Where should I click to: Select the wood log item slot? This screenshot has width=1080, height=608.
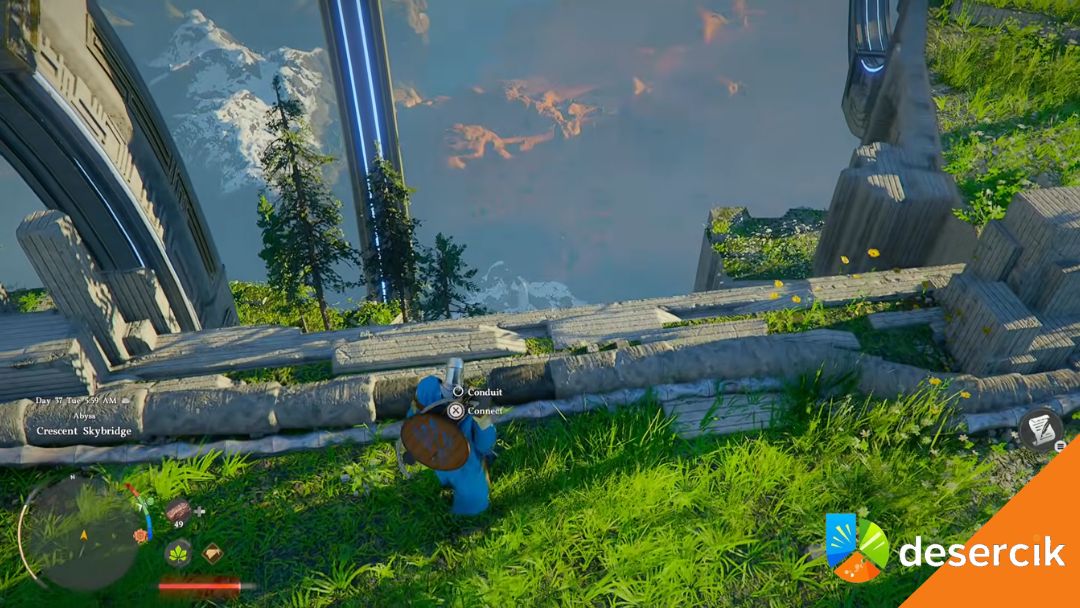[x=178, y=510]
